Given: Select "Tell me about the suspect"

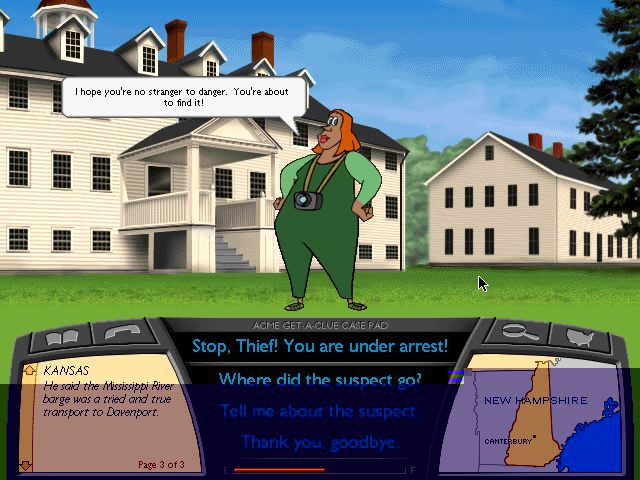Looking at the screenshot, I should (x=320, y=410).
